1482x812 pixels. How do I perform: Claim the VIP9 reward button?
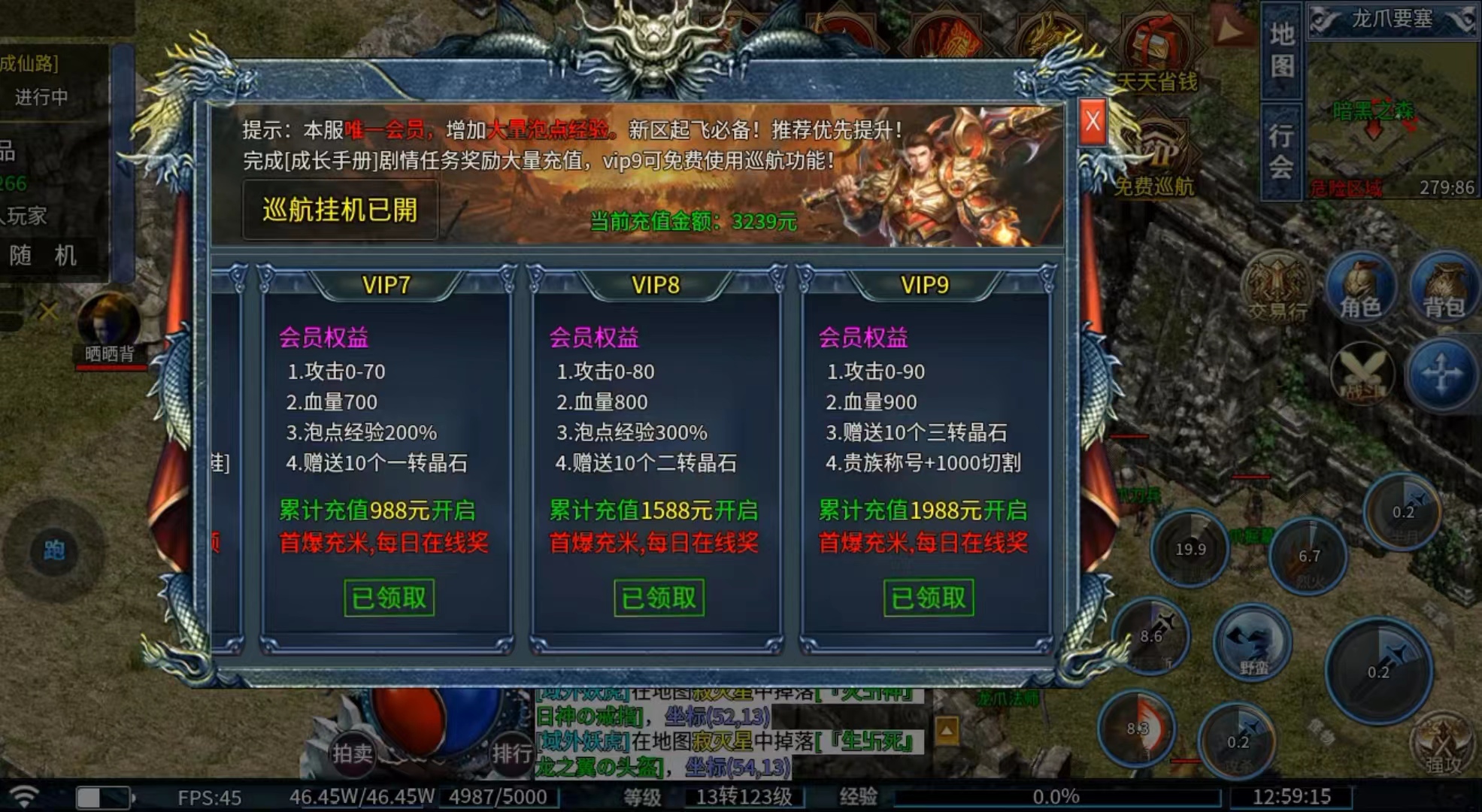coord(928,598)
